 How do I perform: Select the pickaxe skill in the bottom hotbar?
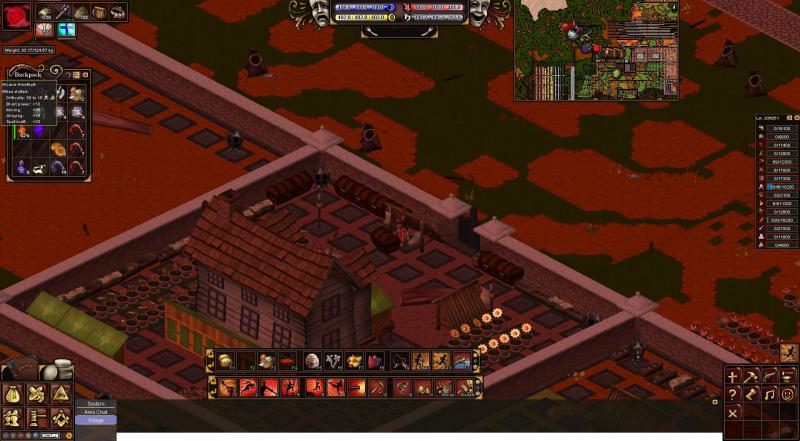[x=377, y=387]
